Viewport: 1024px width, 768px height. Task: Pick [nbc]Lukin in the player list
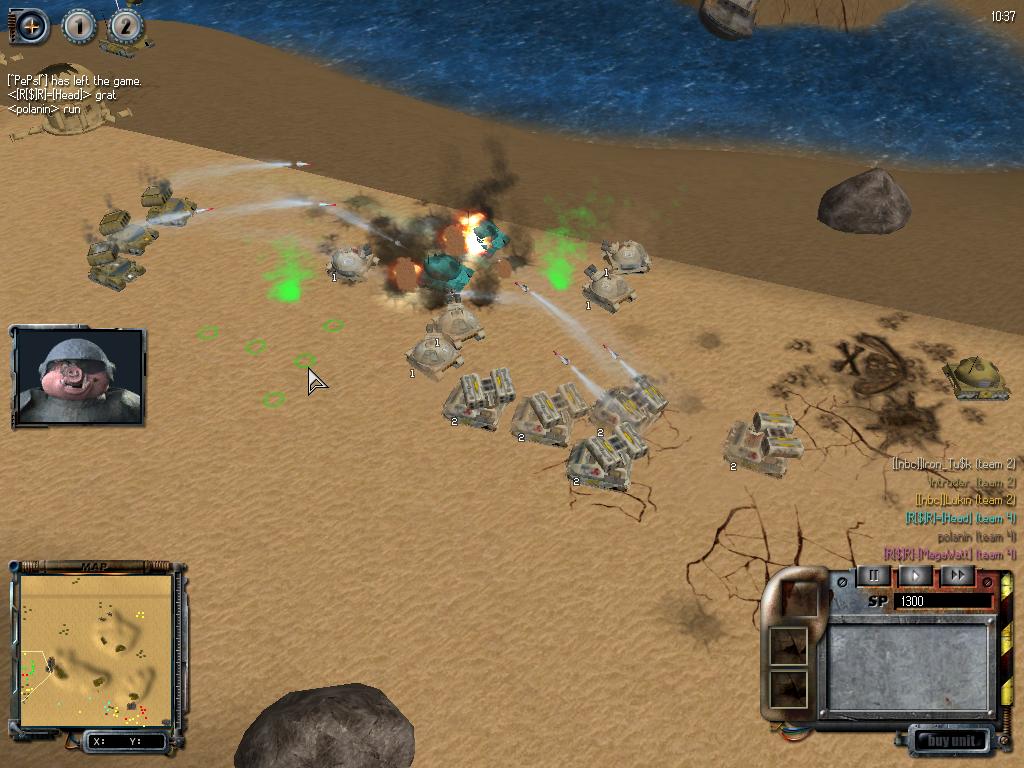pyautogui.click(x=965, y=500)
